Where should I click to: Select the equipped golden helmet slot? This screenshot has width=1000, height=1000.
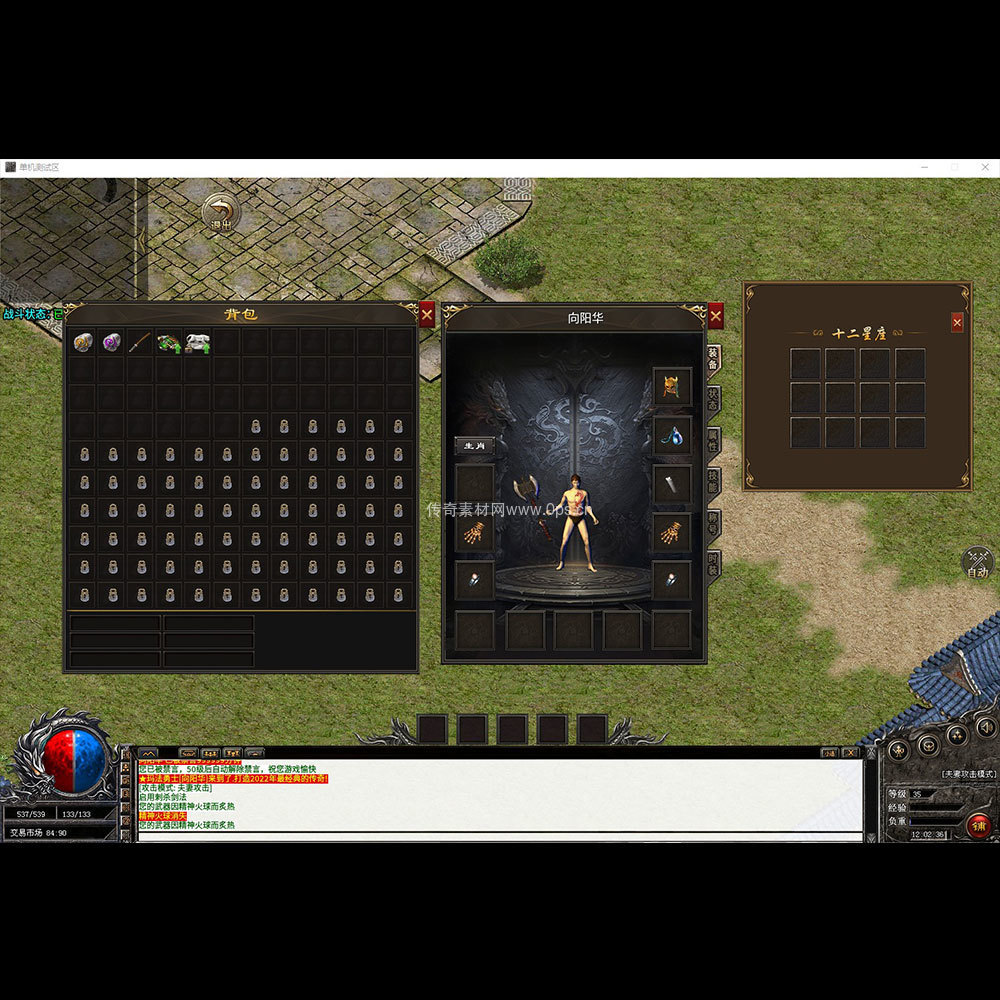click(672, 386)
